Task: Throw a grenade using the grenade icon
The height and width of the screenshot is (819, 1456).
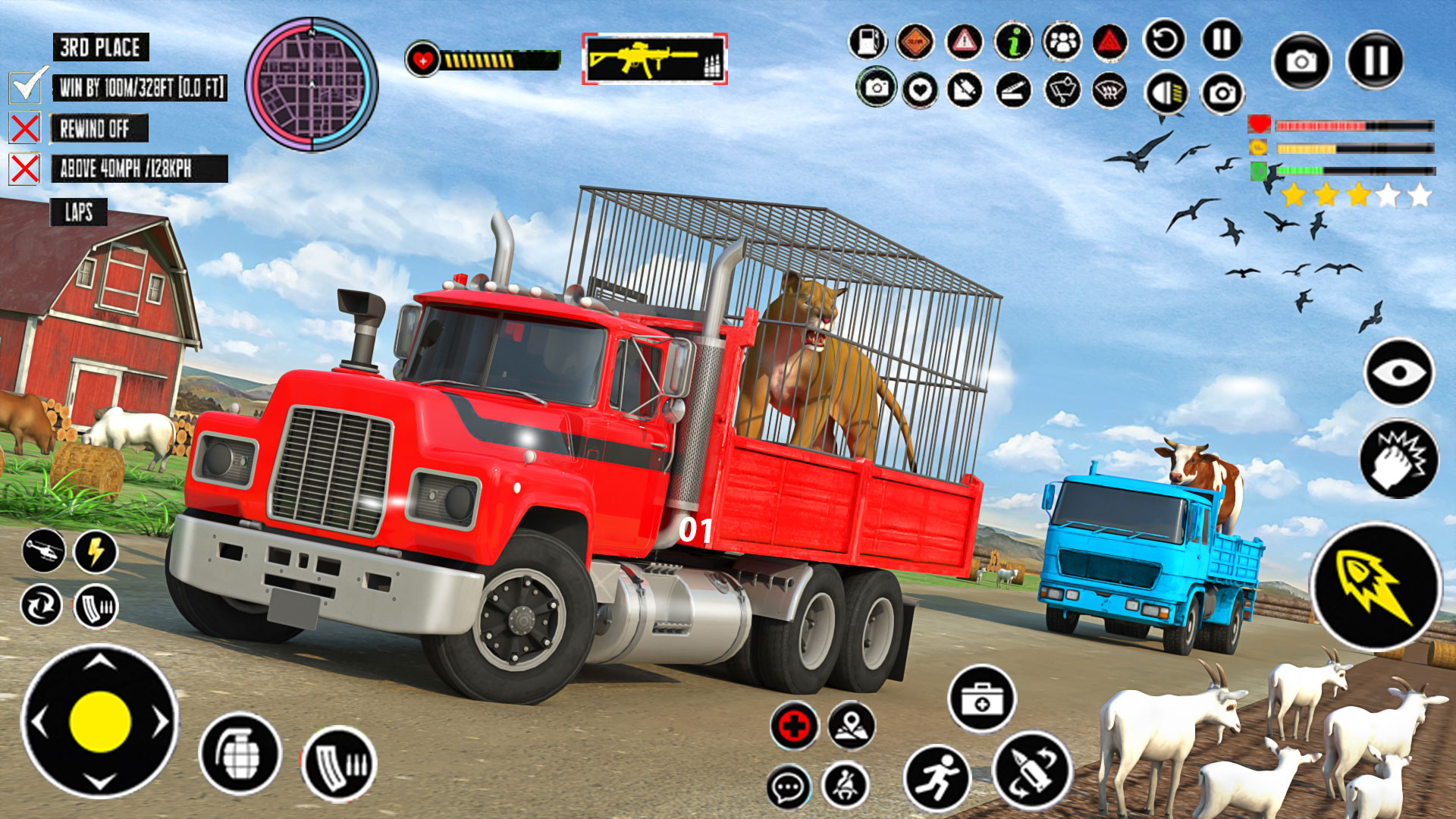Action: click(241, 755)
